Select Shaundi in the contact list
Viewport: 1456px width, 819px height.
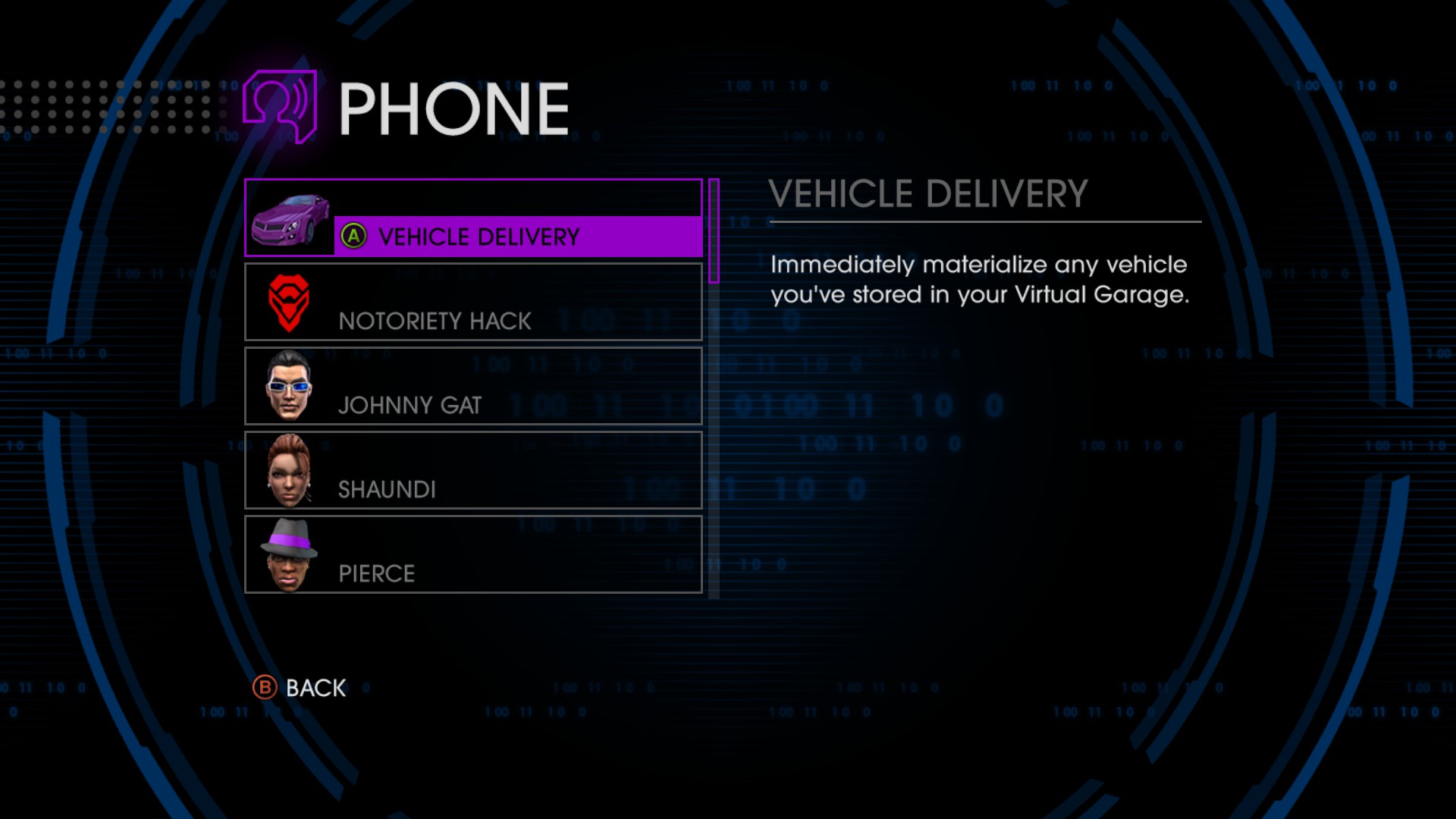click(473, 471)
